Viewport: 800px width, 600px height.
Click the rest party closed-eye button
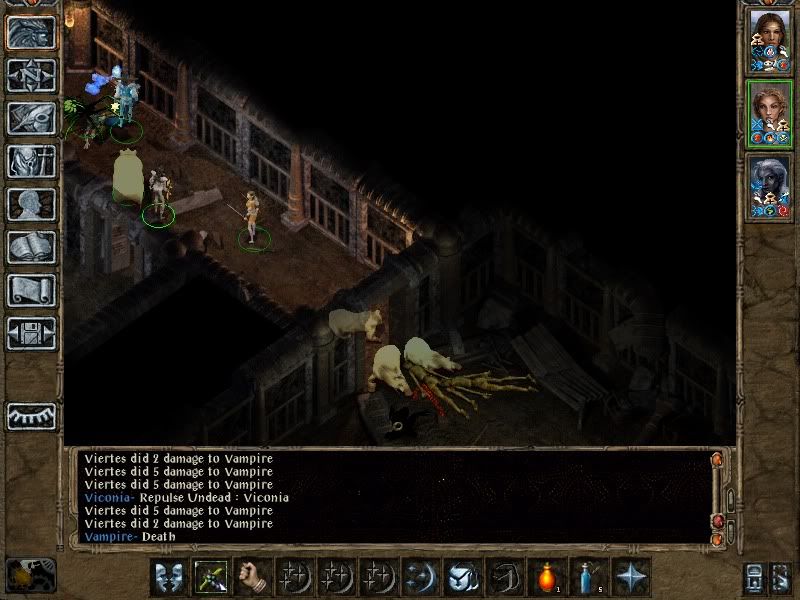31,416
